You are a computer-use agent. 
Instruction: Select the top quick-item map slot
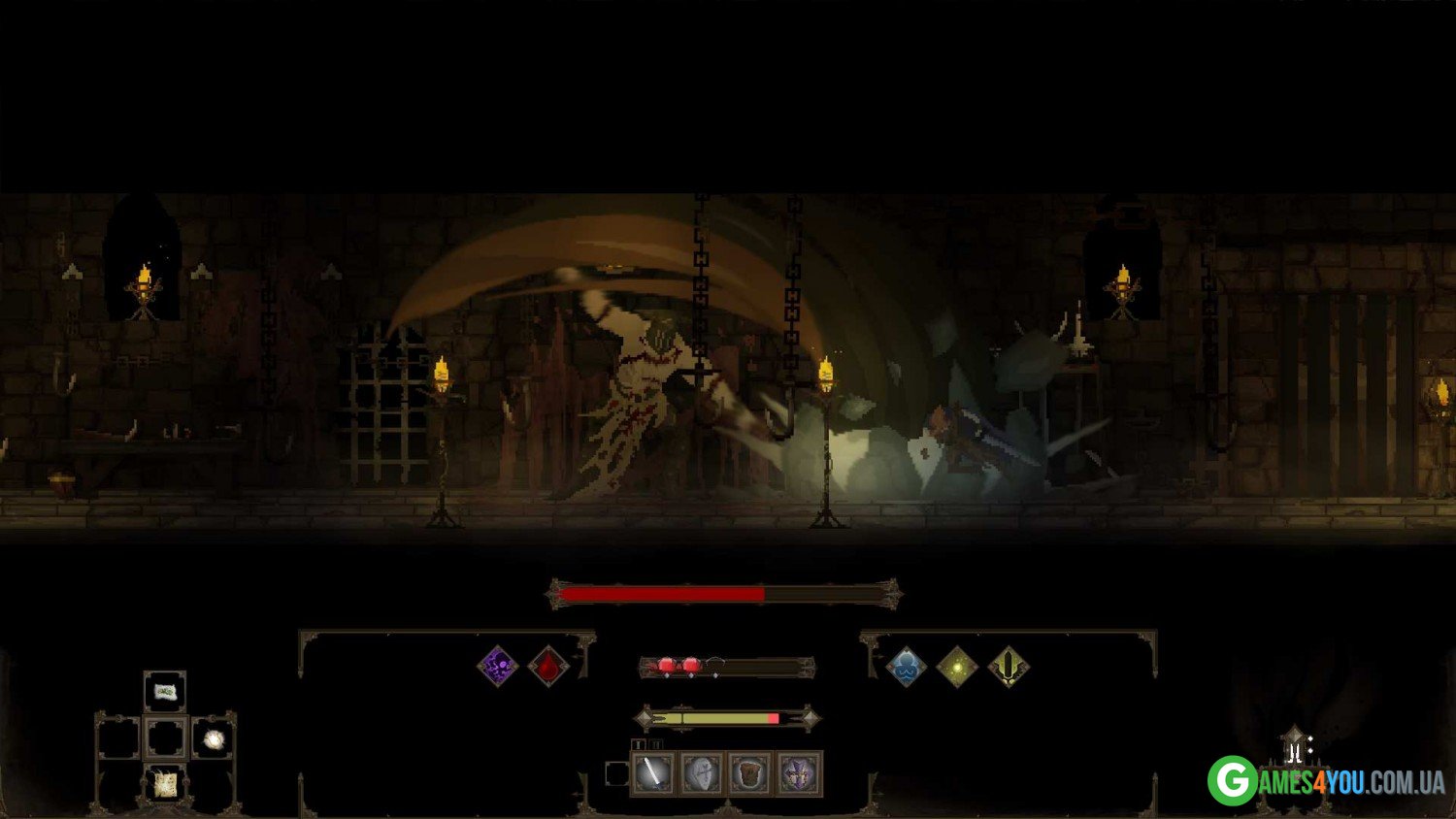(x=165, y=691)
